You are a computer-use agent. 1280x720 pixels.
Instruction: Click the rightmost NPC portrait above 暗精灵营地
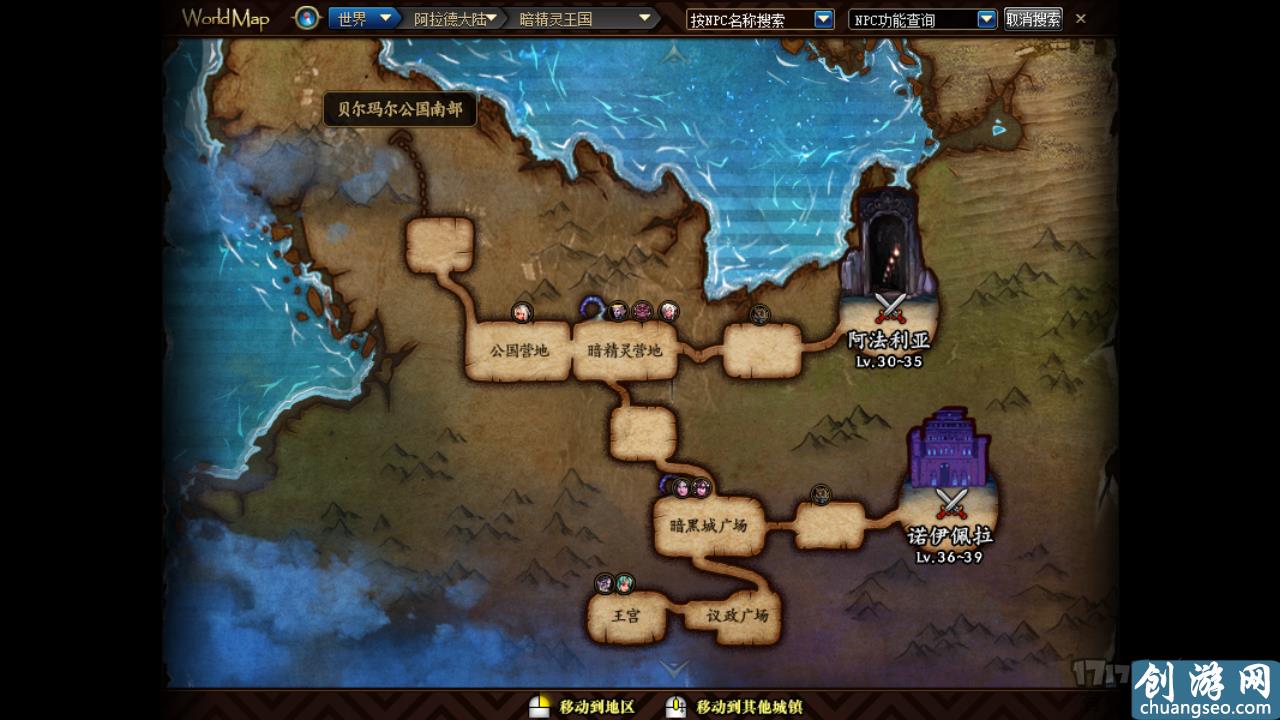(666, 311)
